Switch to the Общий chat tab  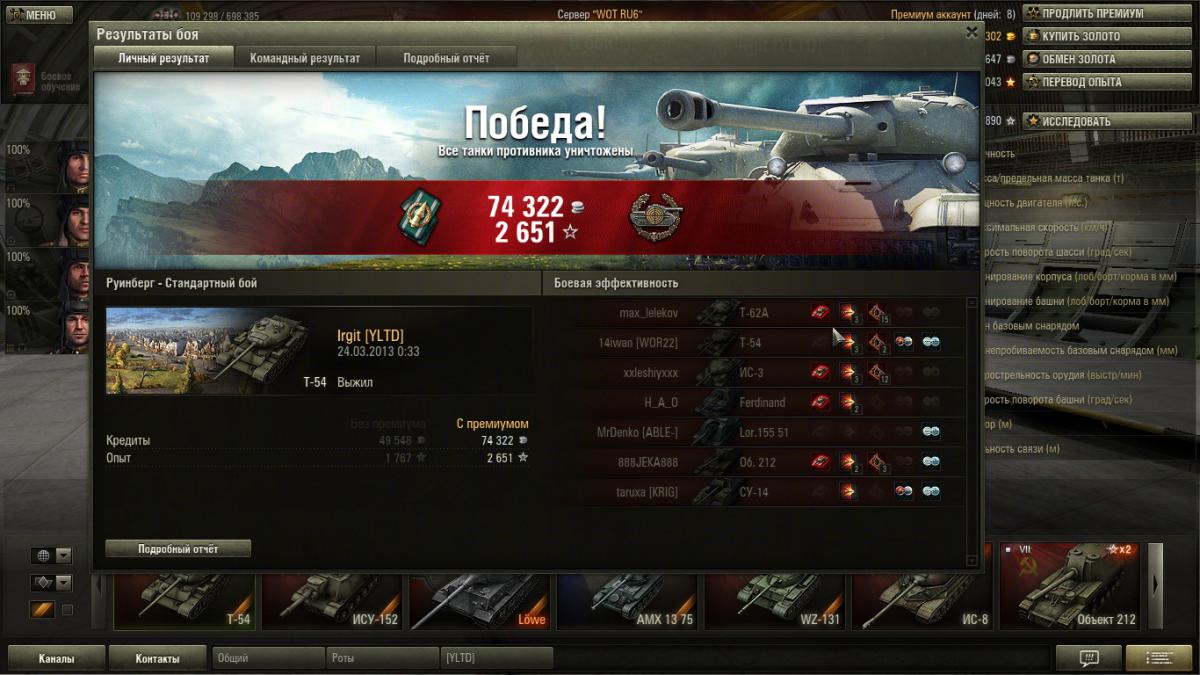268,658
